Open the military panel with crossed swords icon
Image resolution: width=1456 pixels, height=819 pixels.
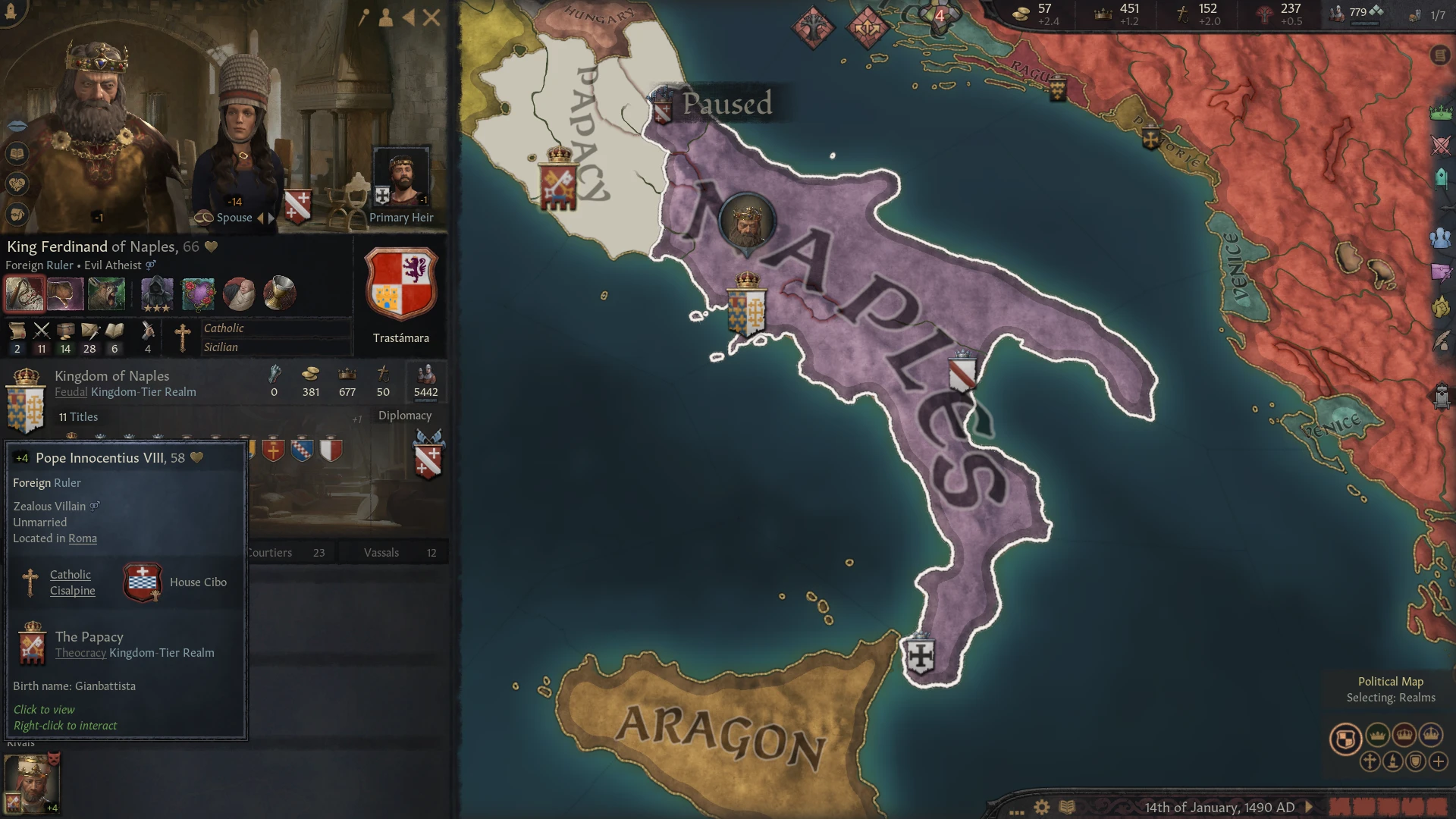tap(1439, 146)
